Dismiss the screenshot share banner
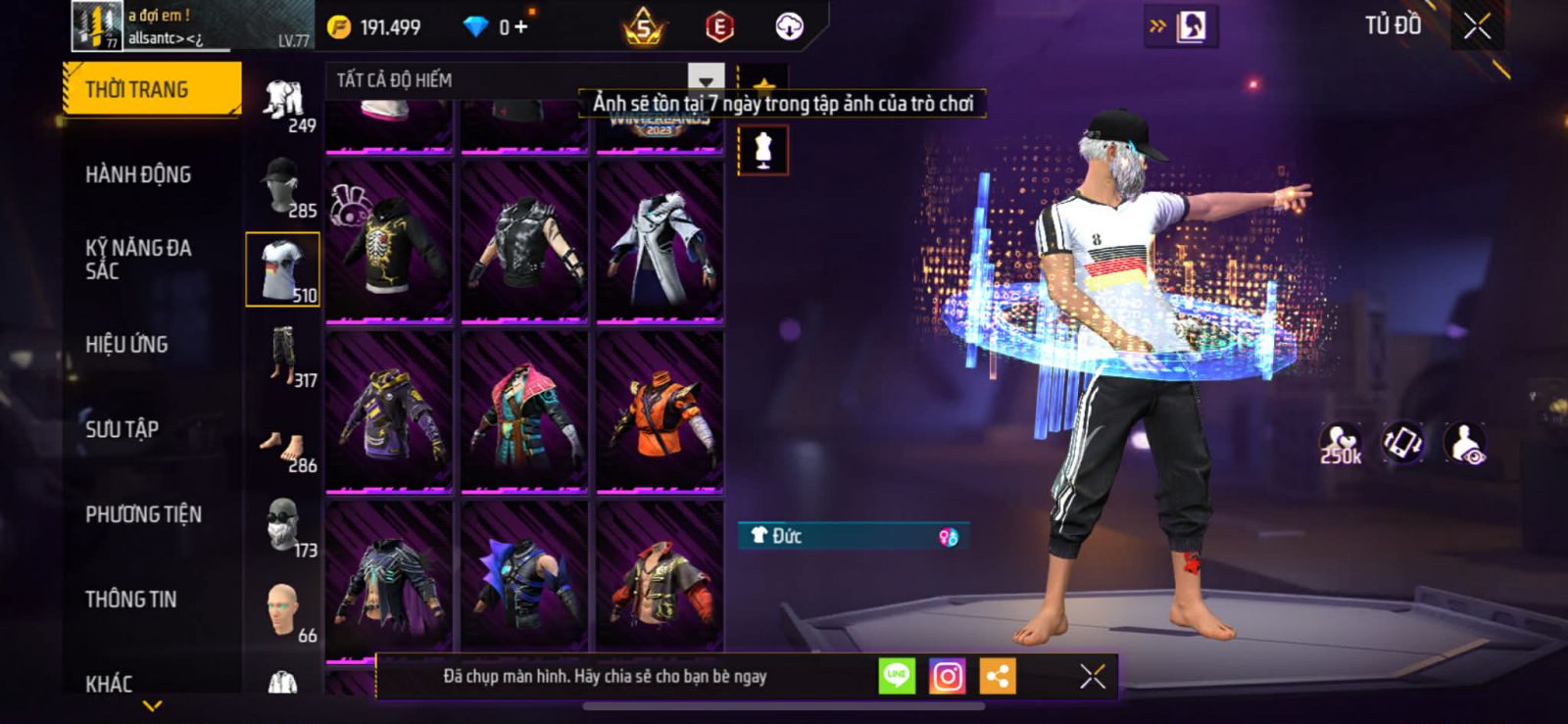This screenshot has width=1568, height=724. [1093, 676]
